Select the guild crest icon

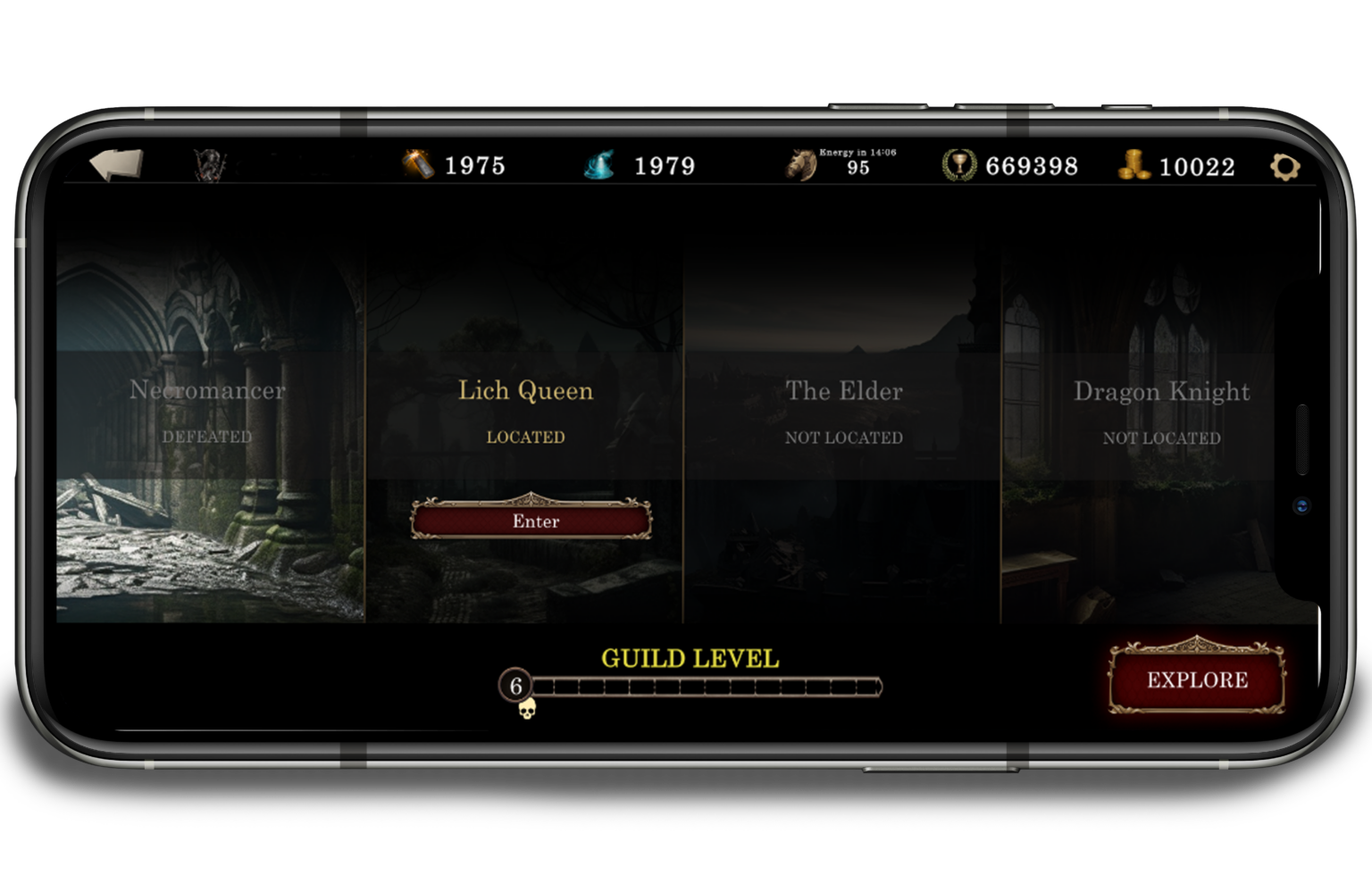(207, 166)
